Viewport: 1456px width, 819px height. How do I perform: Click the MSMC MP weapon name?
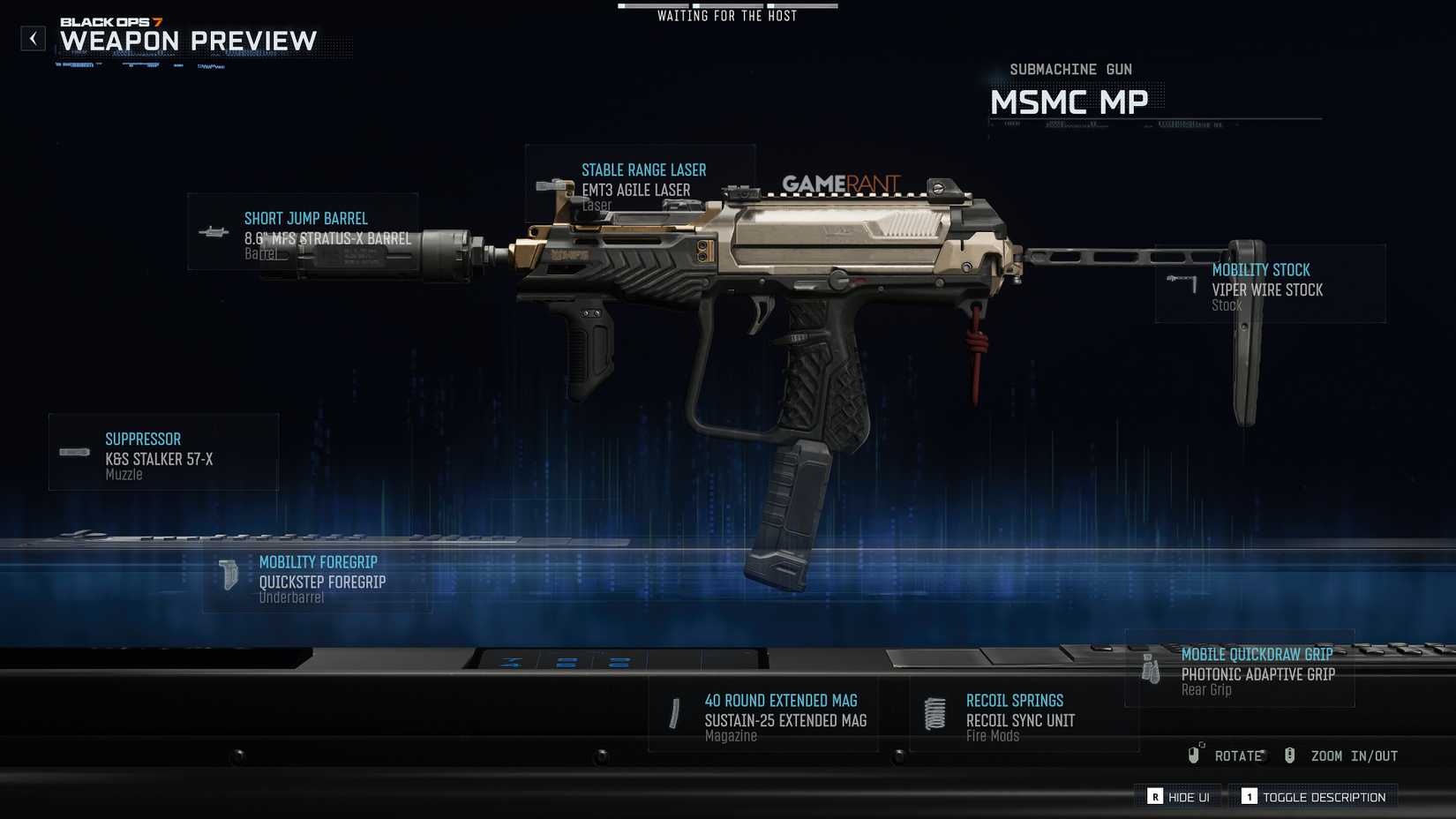1069,103
